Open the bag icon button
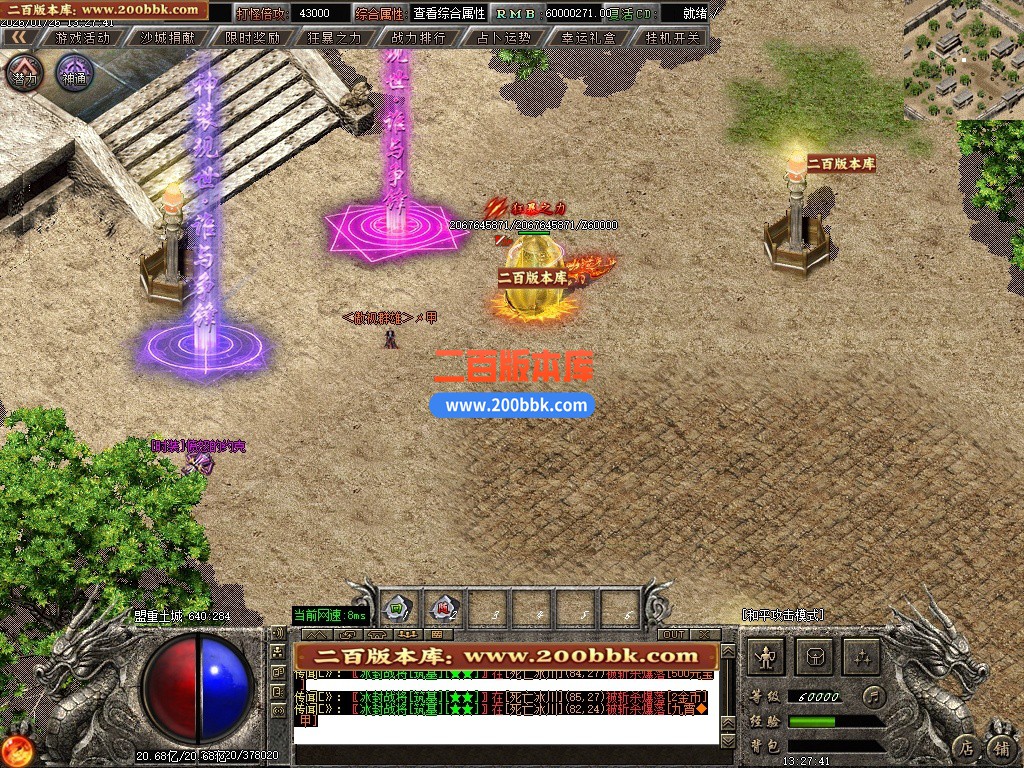 coord(814,657)
